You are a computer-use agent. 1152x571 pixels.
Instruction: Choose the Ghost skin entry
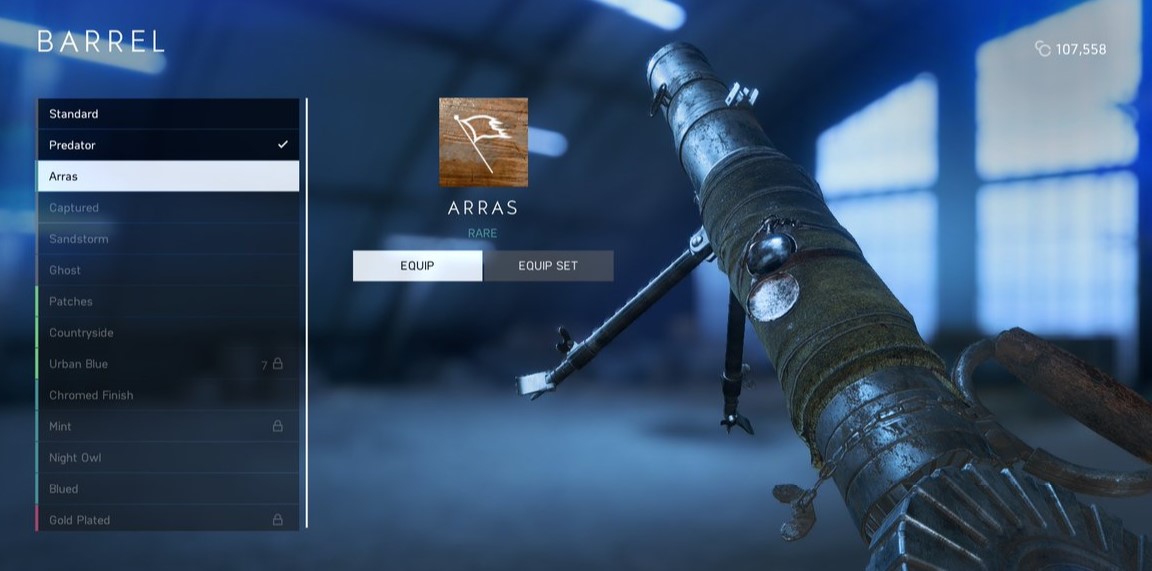(168, 270)
